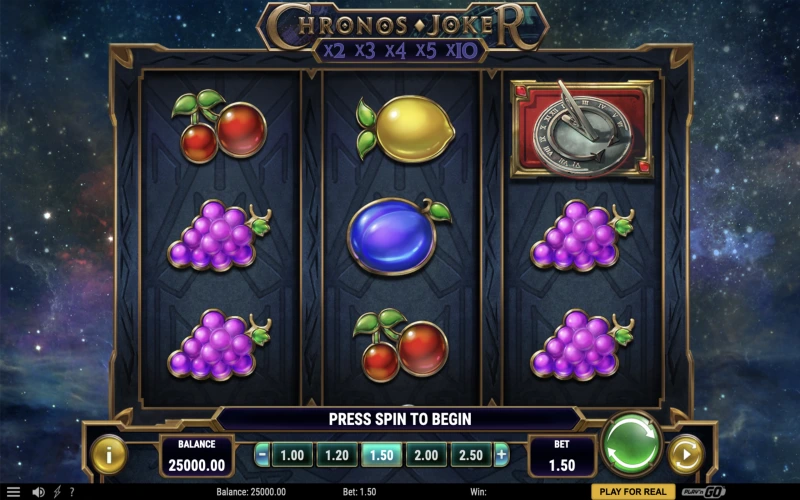
Task: Start autoplay with the gold play button
Action: point(686,455)
